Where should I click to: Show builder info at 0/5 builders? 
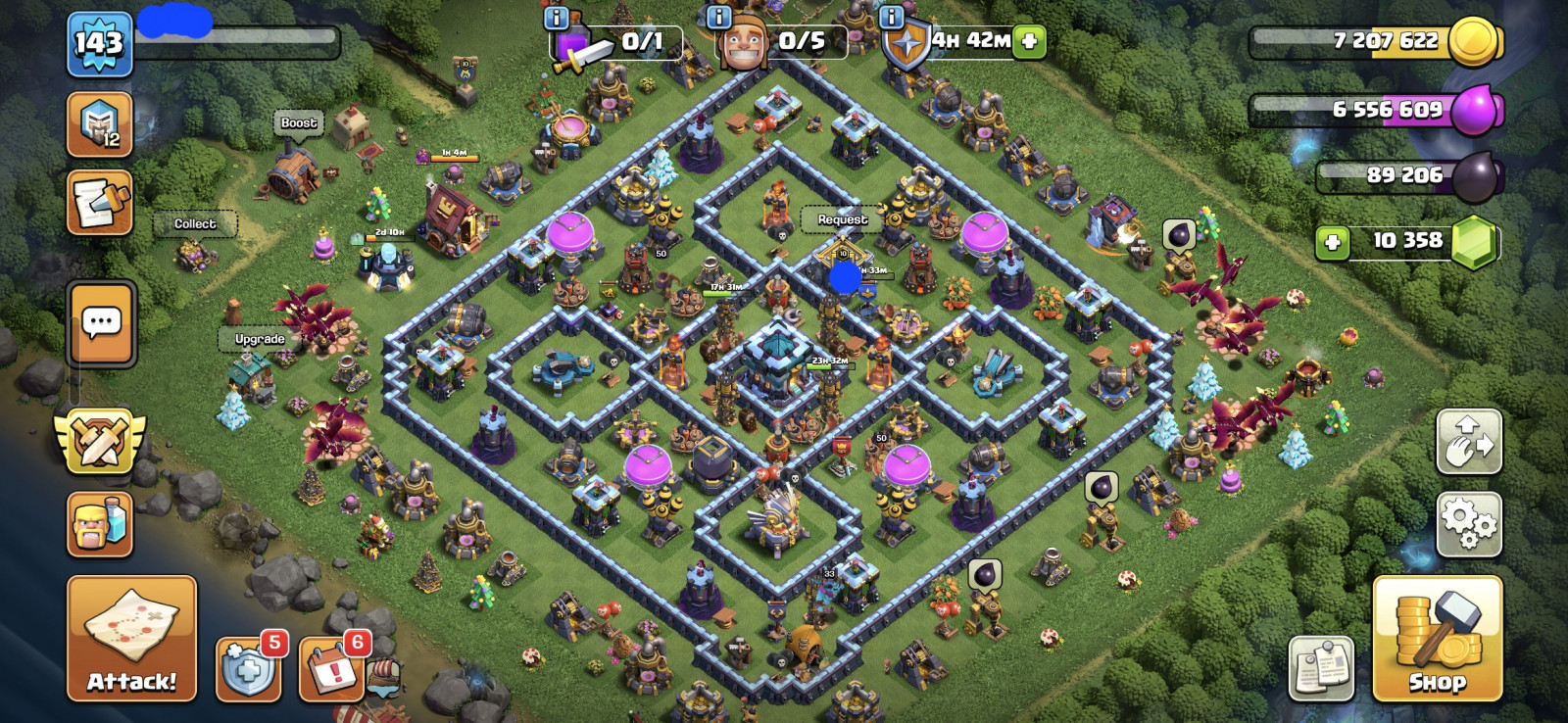[x=718, y=18]
